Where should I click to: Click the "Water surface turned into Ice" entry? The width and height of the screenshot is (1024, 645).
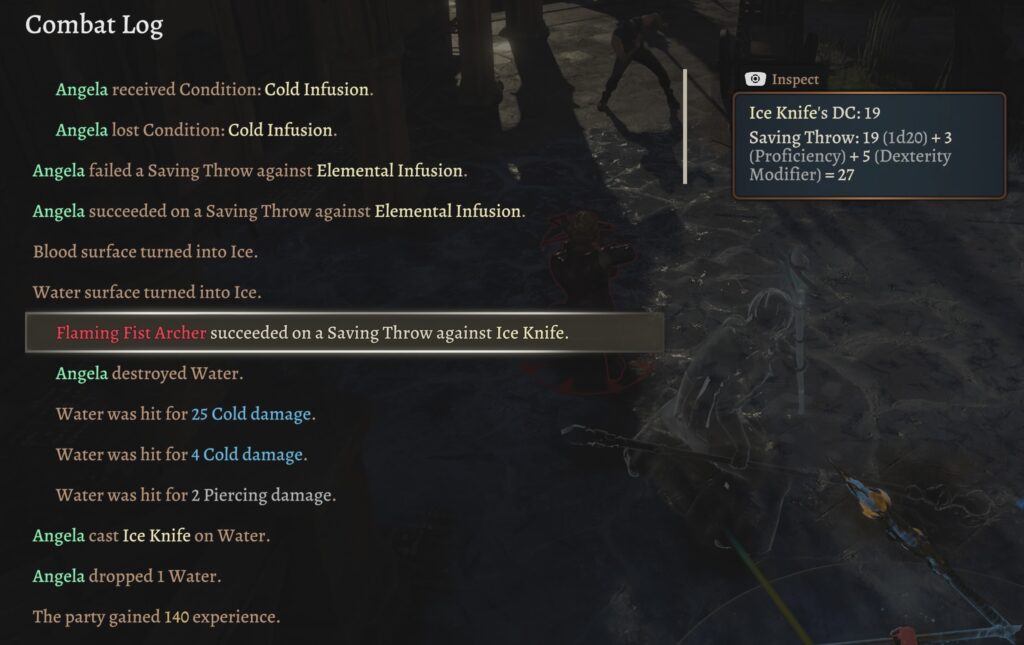coord(147,293)
